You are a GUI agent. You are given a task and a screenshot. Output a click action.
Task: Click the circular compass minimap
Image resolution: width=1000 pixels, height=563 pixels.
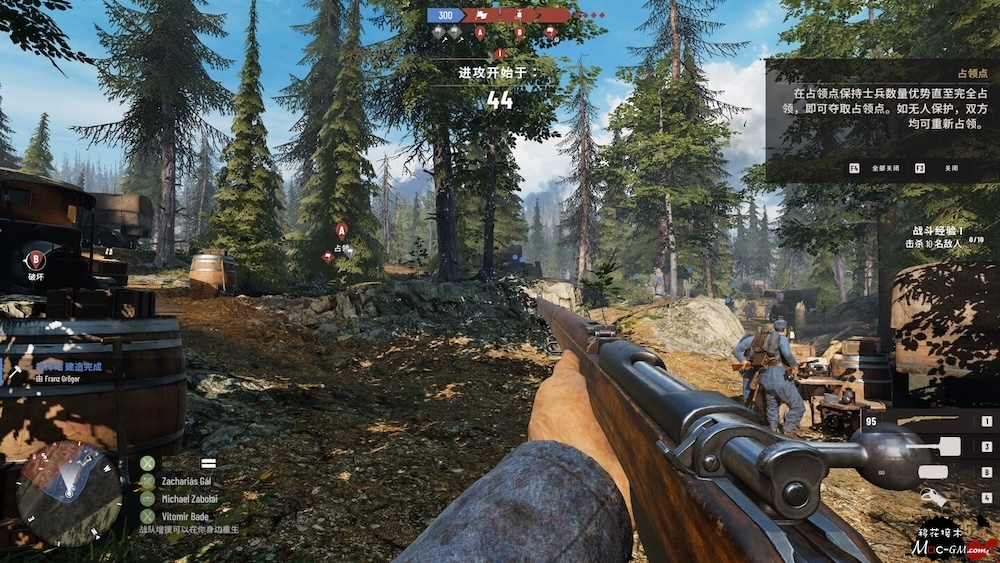coord(67,493)
